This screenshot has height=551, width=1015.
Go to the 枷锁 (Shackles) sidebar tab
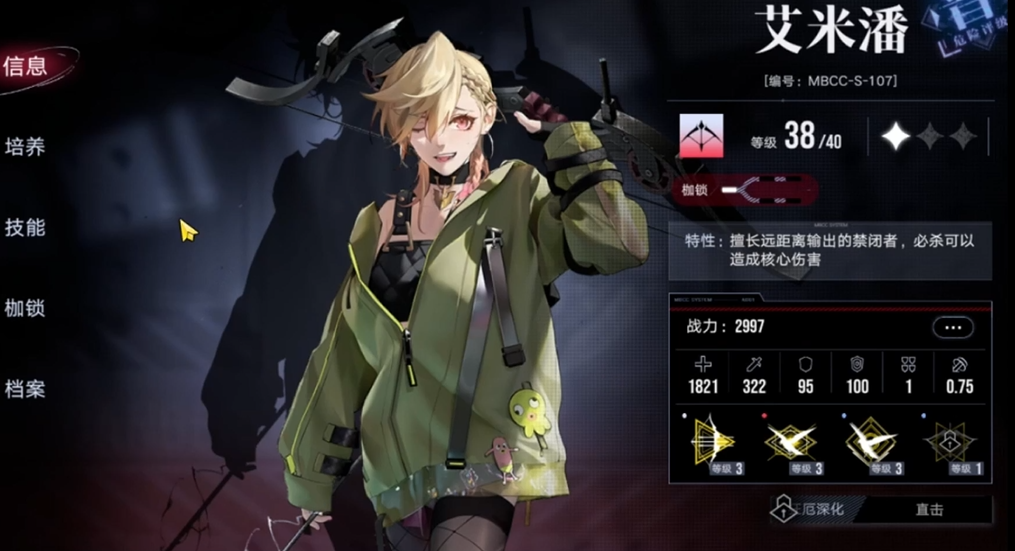(x=26, y=308)
